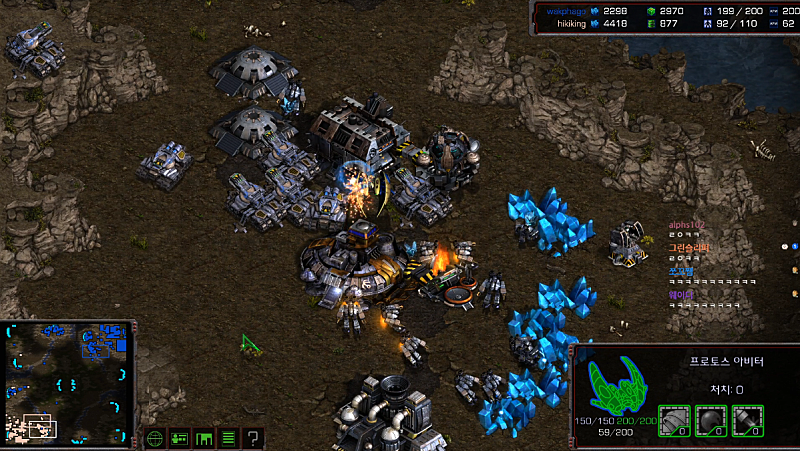Click the round plasma shield upgrade icon
Screen dimensions: 800x451
710,421
